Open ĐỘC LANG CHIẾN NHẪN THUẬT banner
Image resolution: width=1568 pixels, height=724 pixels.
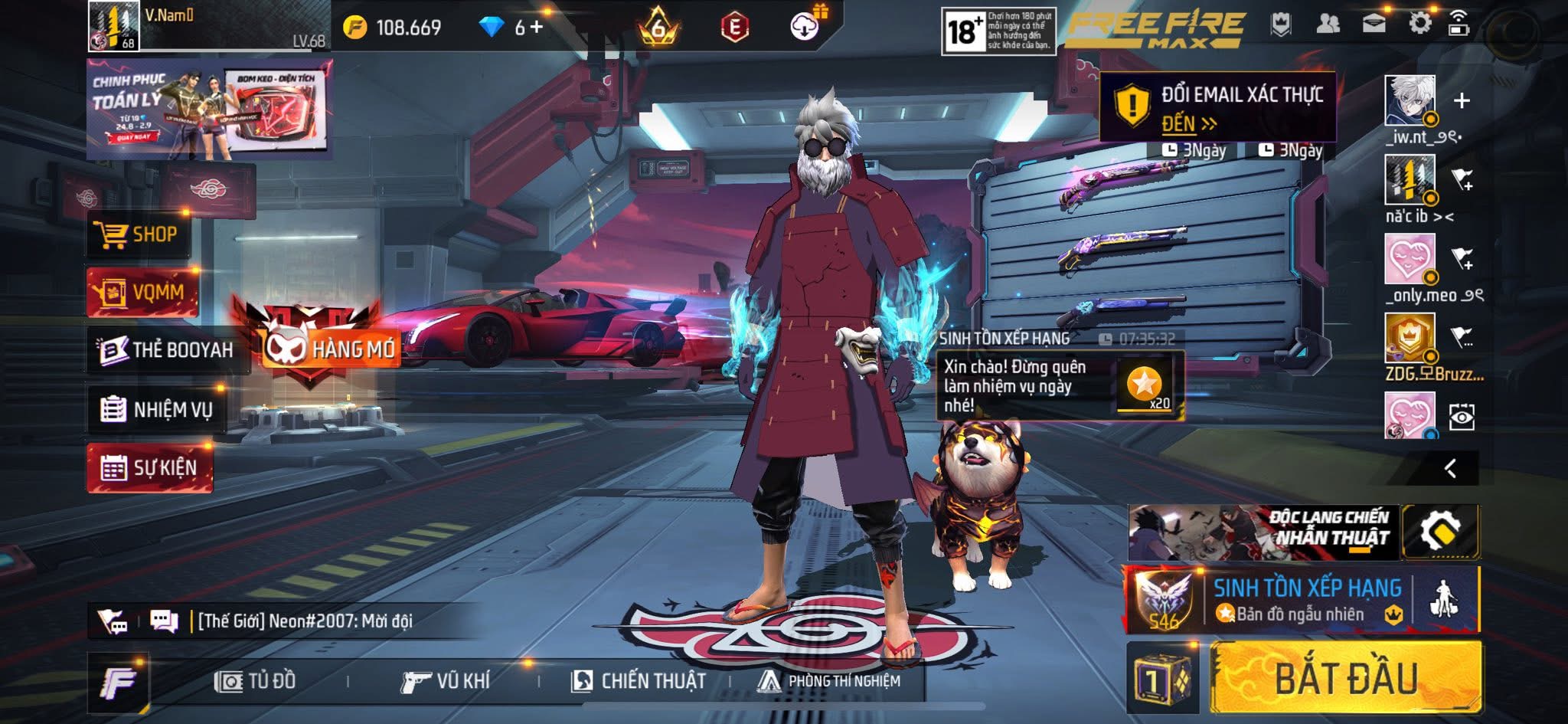(1263, 532)
